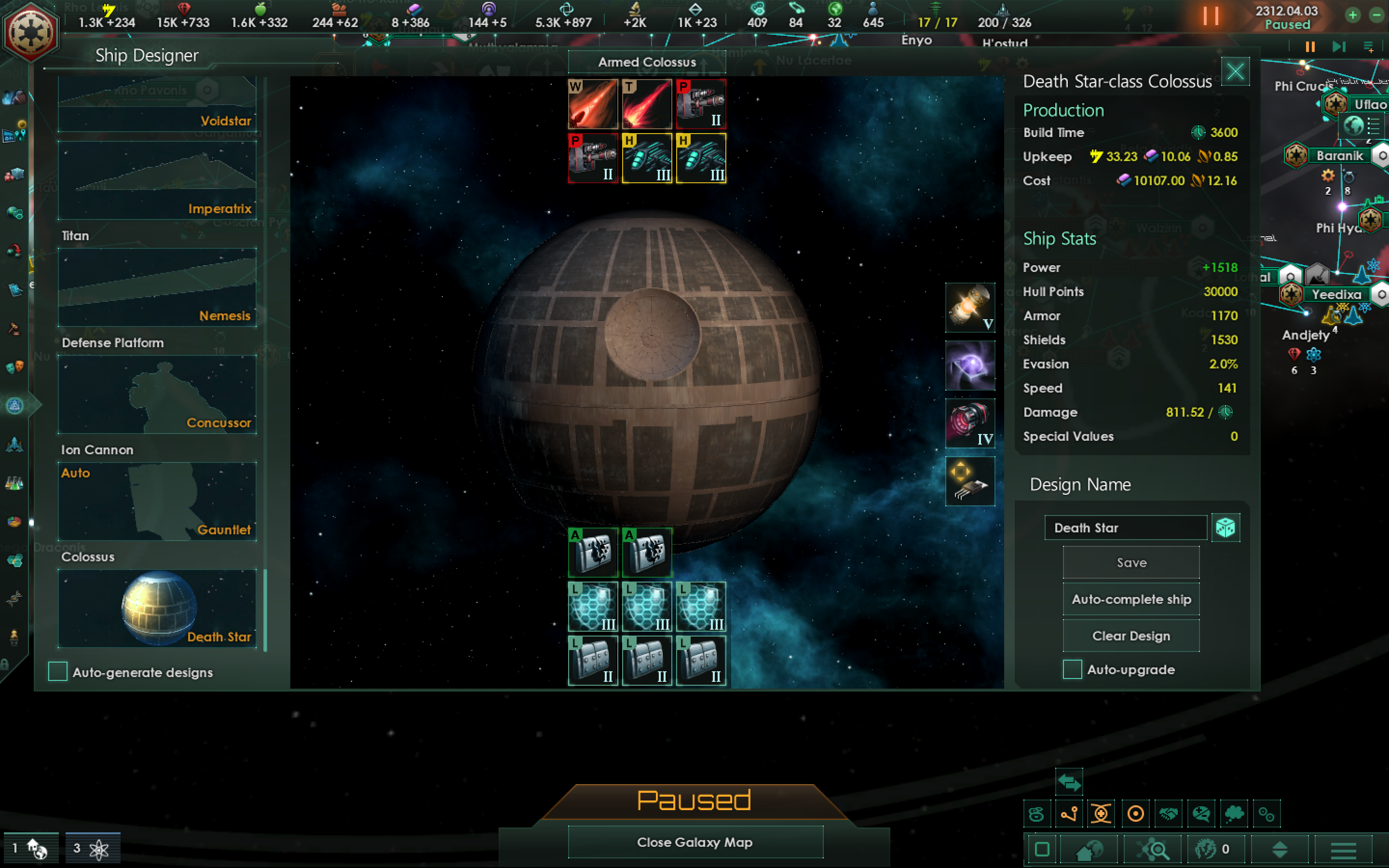The width and height of the screenshot is (1389, 868).
Task: Open the Fleet Manager via the ship icon
Action: pyautogui.click(x=15, y=445)
